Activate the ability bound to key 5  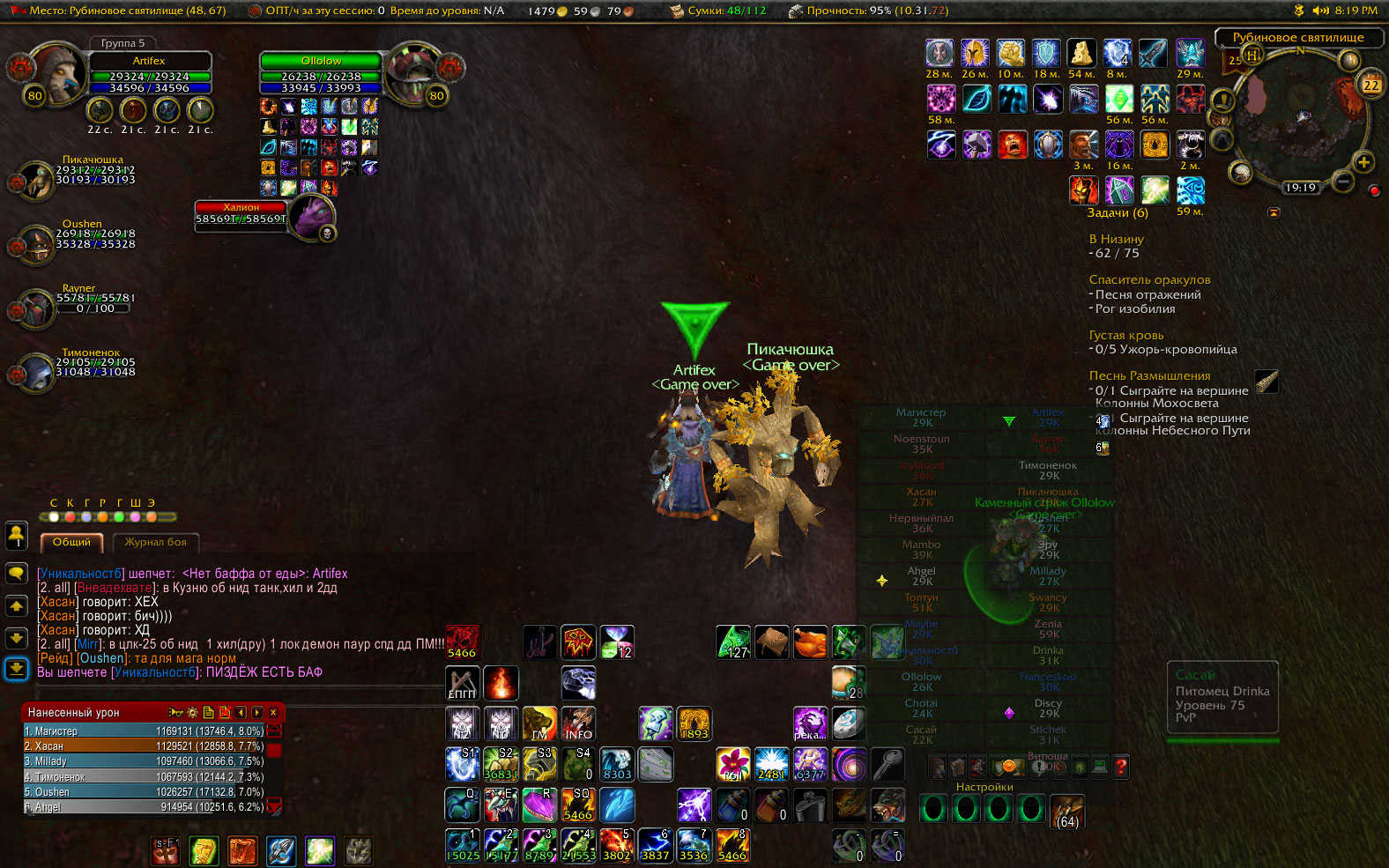tap(617, 845)
